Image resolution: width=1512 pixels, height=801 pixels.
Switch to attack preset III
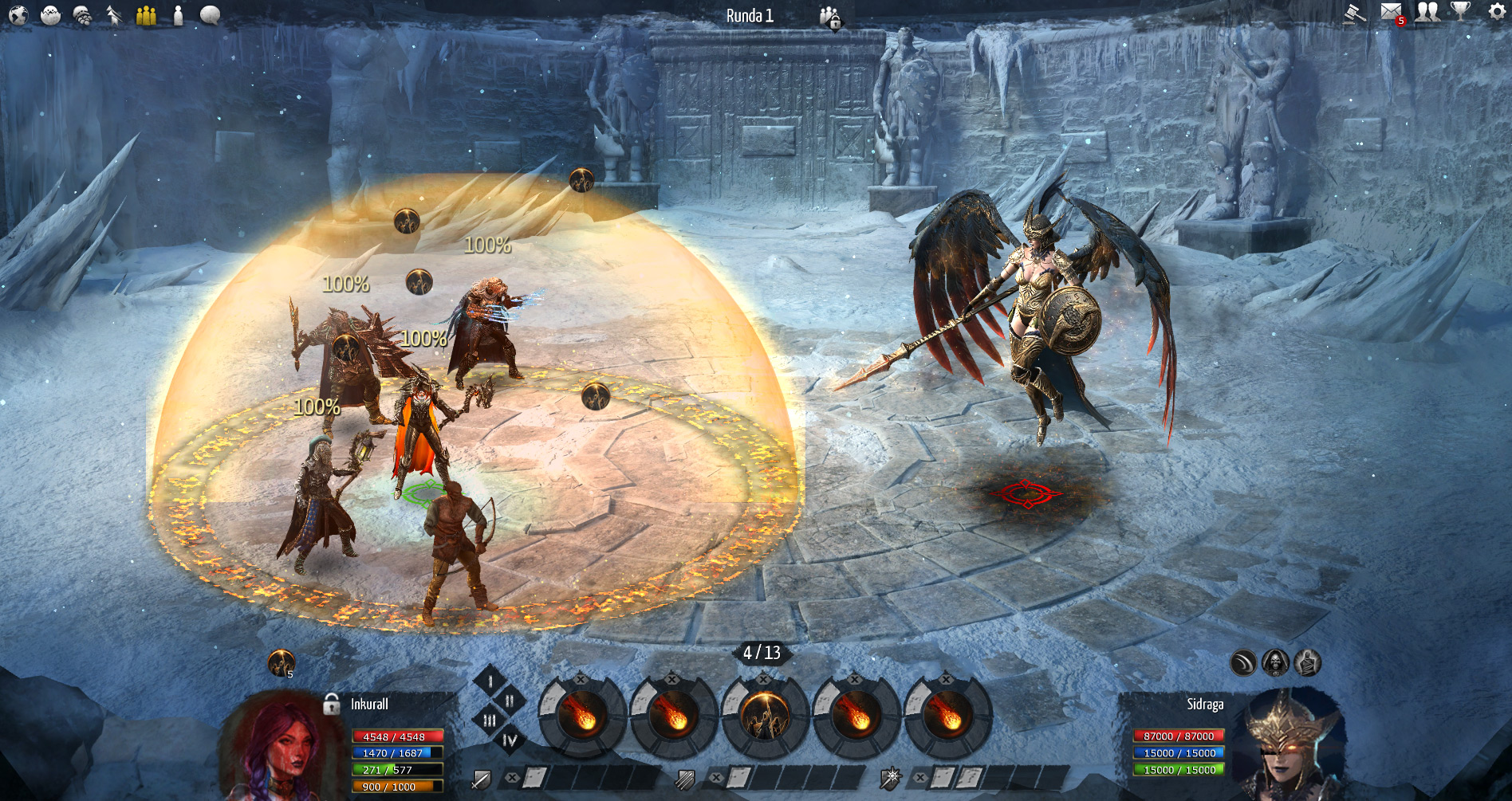pos(490,721)
